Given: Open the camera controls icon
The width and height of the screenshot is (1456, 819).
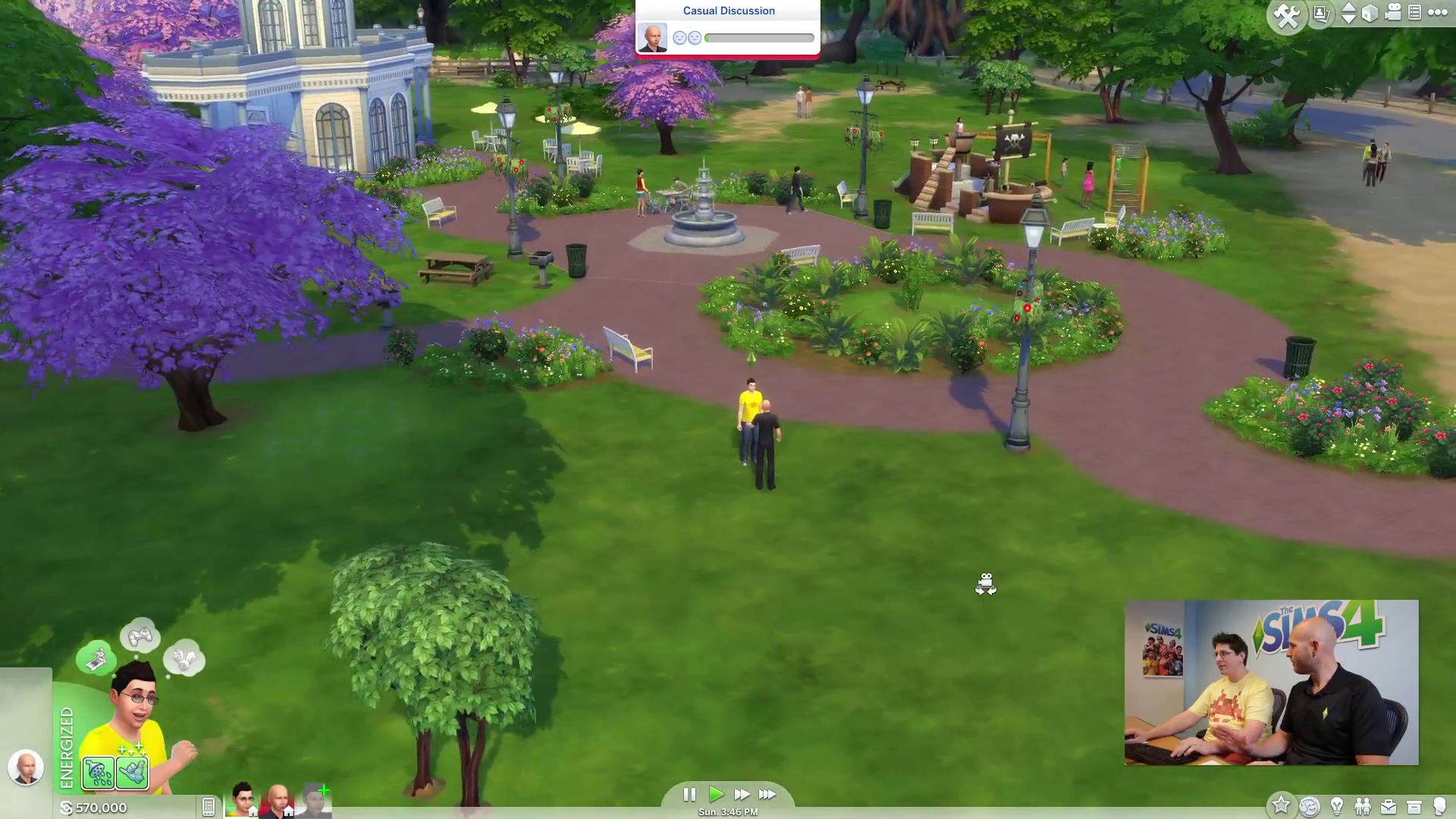Looking at the screenshot, I should click(x=1393, y=13).
